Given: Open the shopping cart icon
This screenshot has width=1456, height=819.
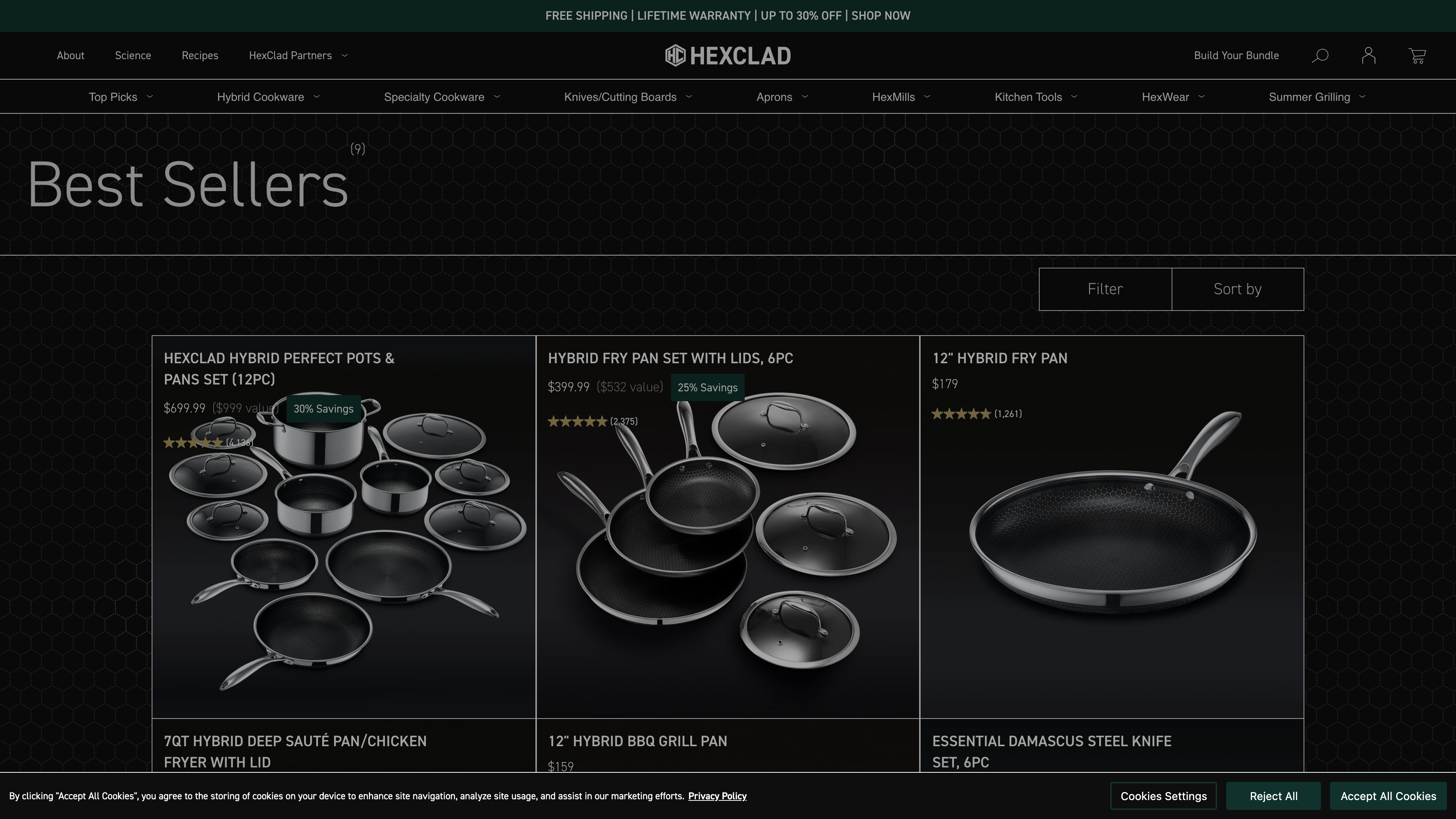Looking at the screenshot, I should click(x=1417, y=55).
